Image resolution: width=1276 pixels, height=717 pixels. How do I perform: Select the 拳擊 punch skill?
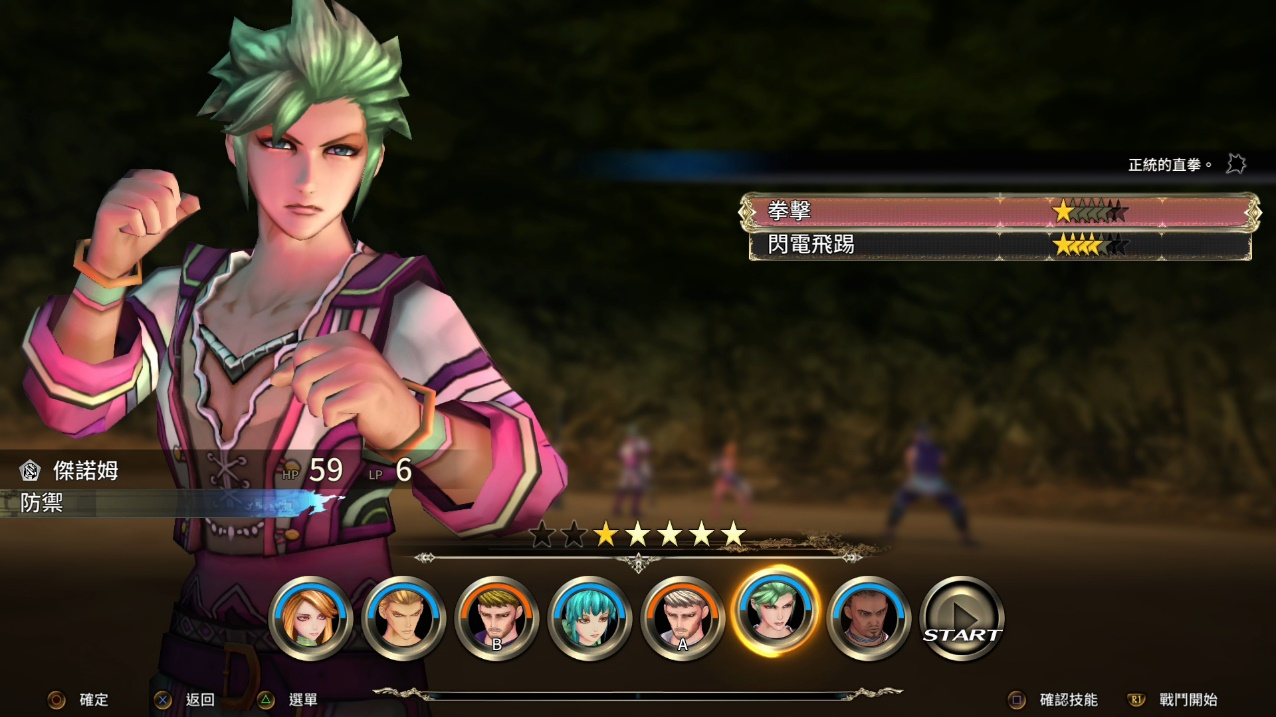998,212
